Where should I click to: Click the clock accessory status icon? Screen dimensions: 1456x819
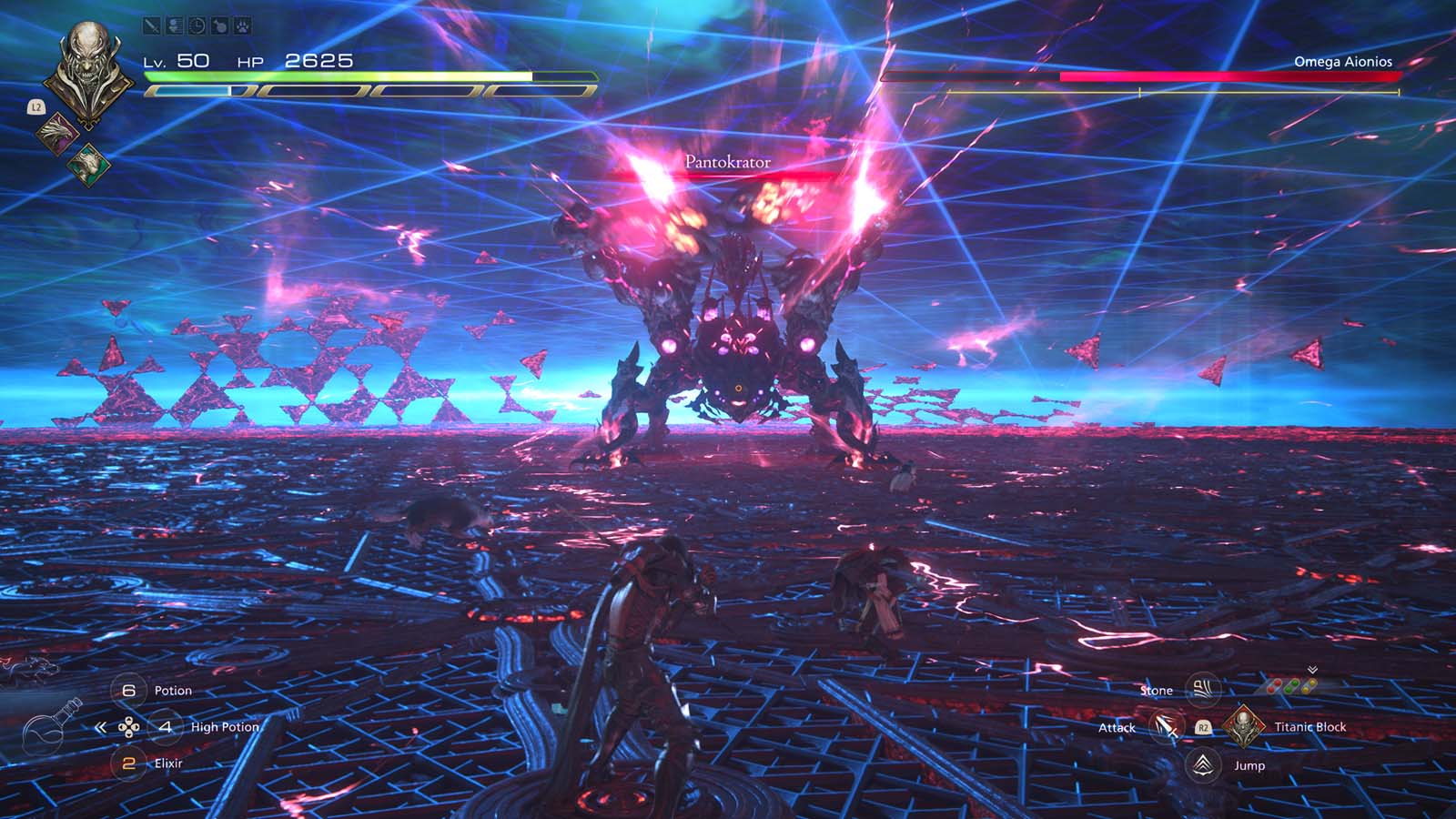coord(197,26)
